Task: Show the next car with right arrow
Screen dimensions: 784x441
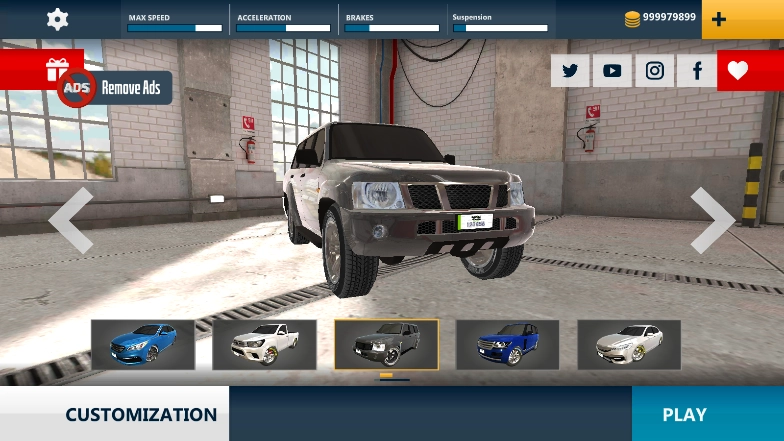Action: coord(712,220)
